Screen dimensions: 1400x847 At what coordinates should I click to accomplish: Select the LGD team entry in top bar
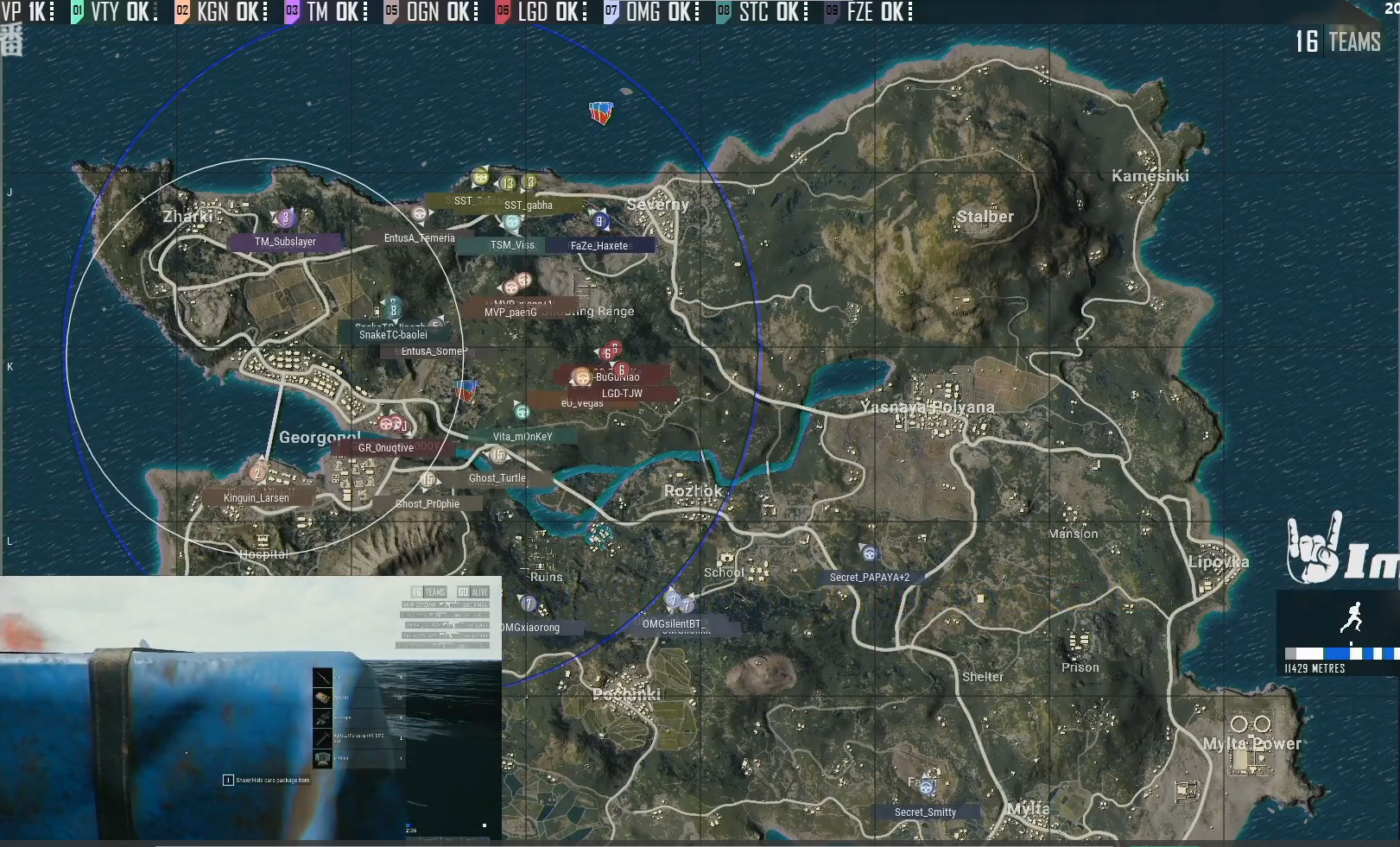542,12
